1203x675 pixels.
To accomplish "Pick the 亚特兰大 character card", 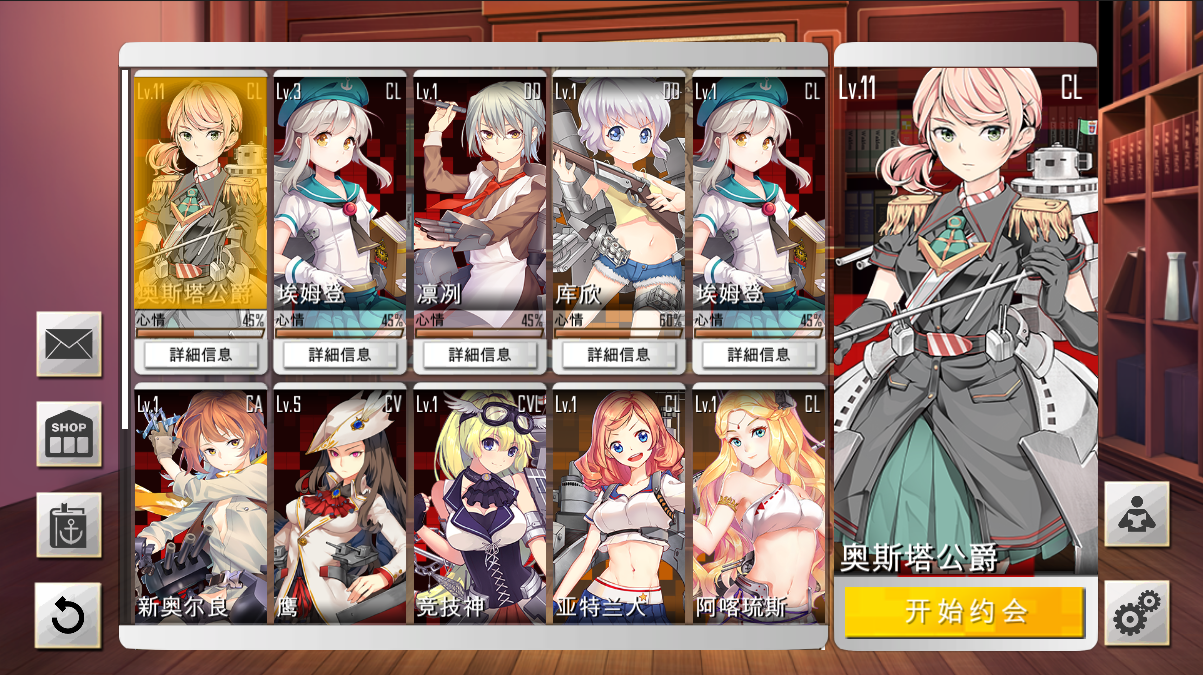I will click(619, 505).
